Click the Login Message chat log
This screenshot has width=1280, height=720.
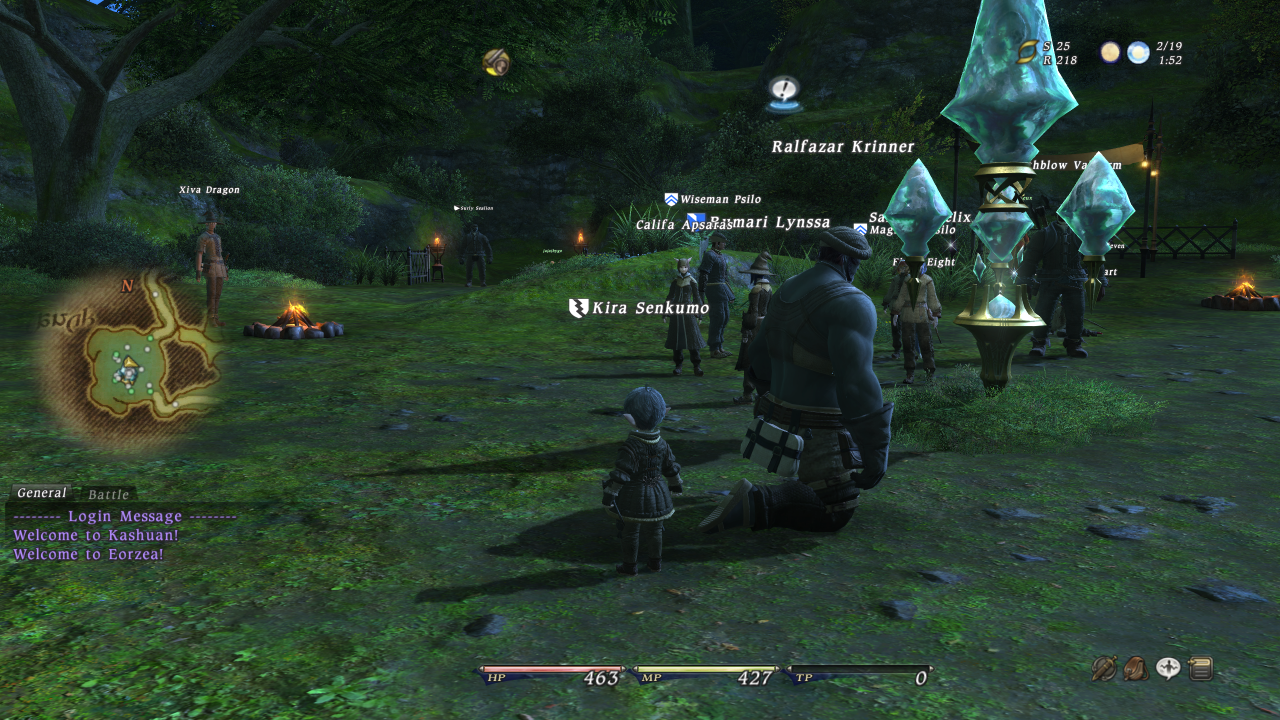click(125, 516)
